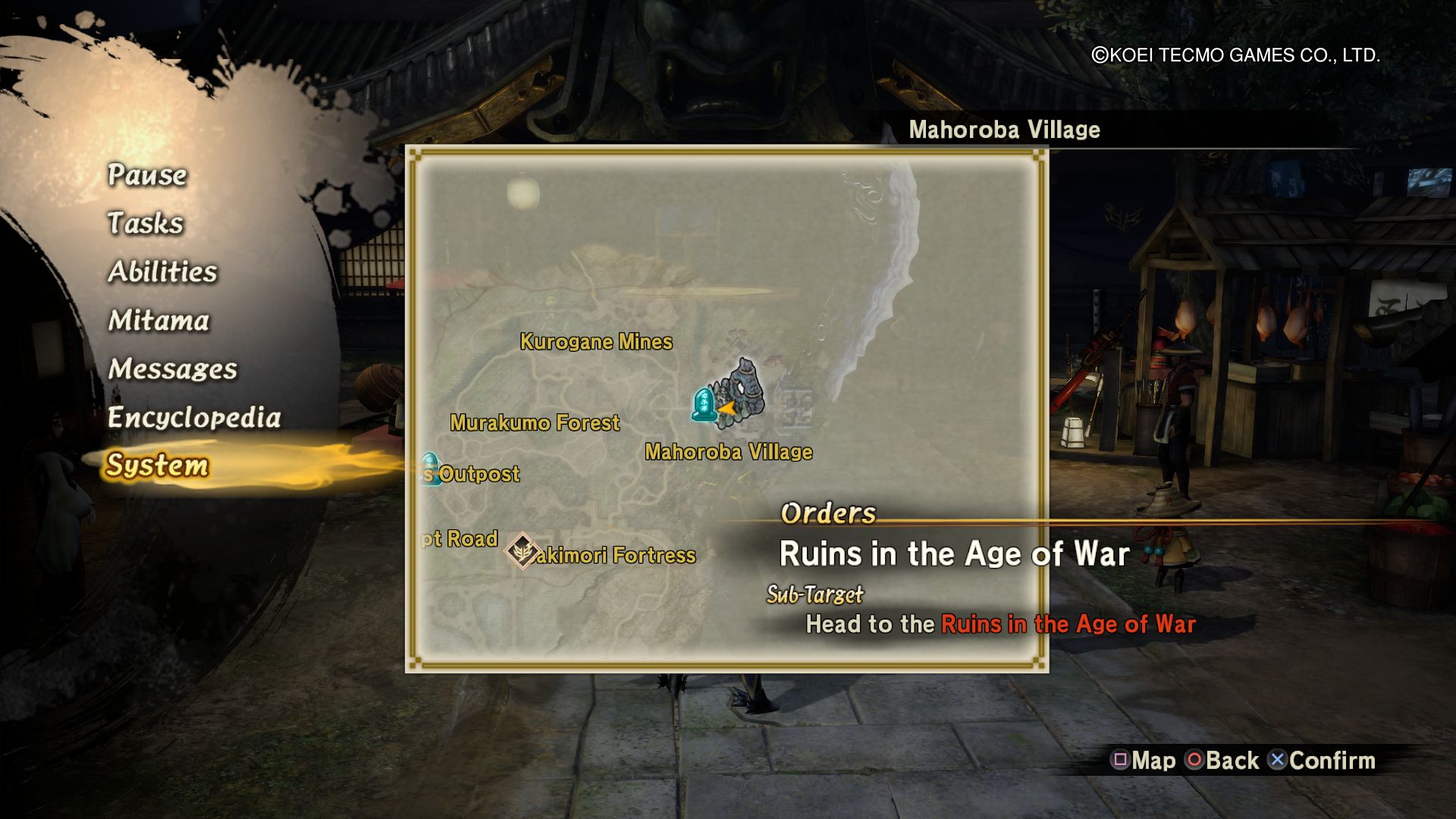Select the Pause menu entry

tap(147, 175)
